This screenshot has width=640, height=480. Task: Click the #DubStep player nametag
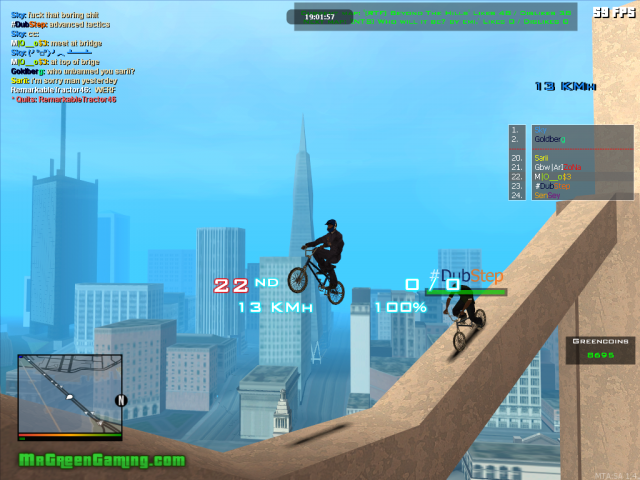[466, 277]
